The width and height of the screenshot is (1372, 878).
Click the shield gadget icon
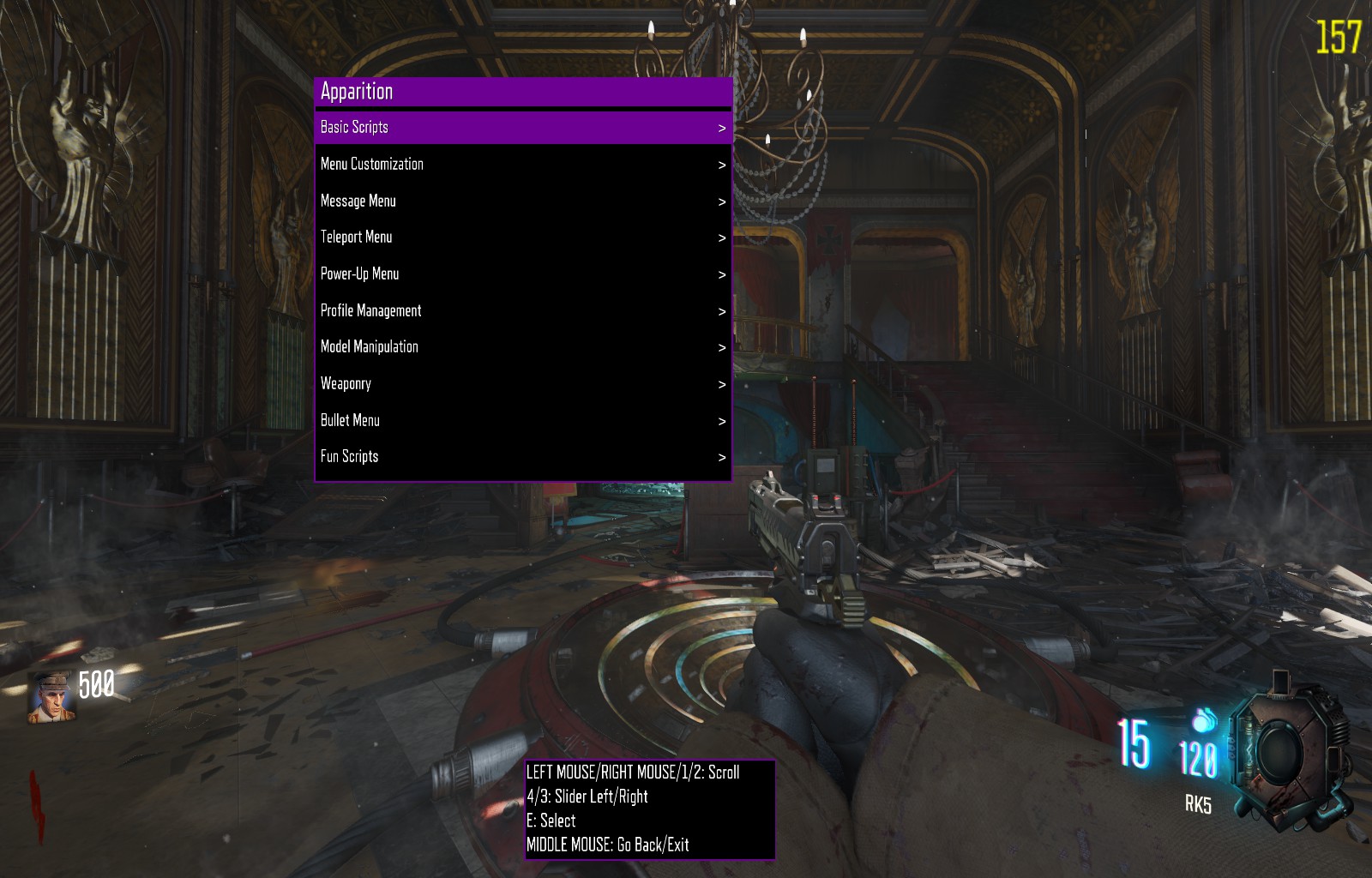coord(1286,754)
